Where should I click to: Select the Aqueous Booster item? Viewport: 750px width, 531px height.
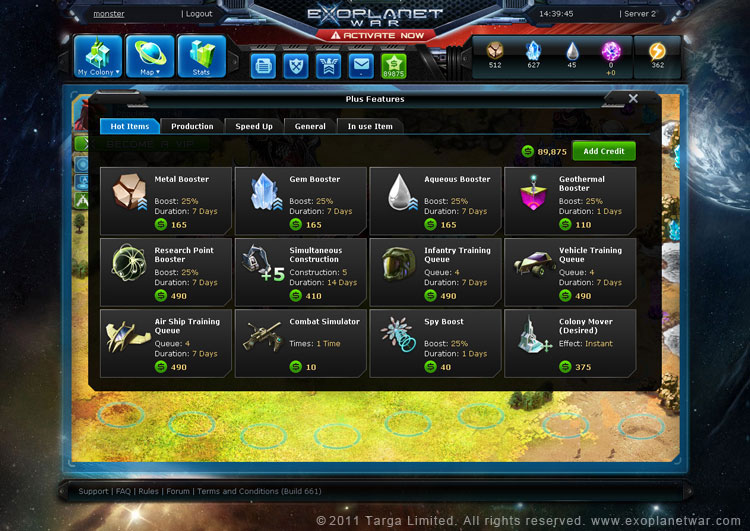pyautogui.click(x=435, y=200)
